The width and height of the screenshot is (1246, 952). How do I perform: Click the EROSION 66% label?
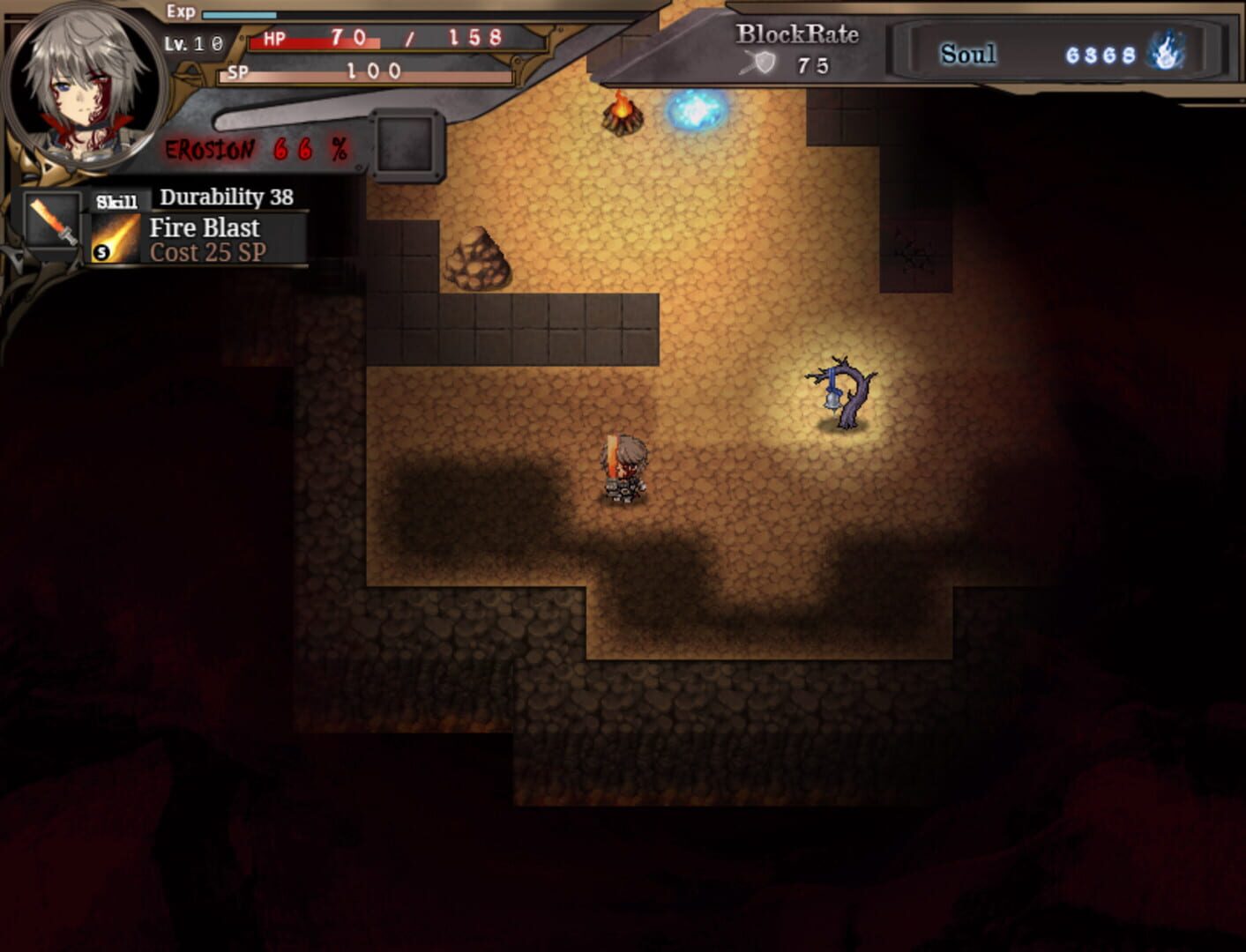point(254,152)
